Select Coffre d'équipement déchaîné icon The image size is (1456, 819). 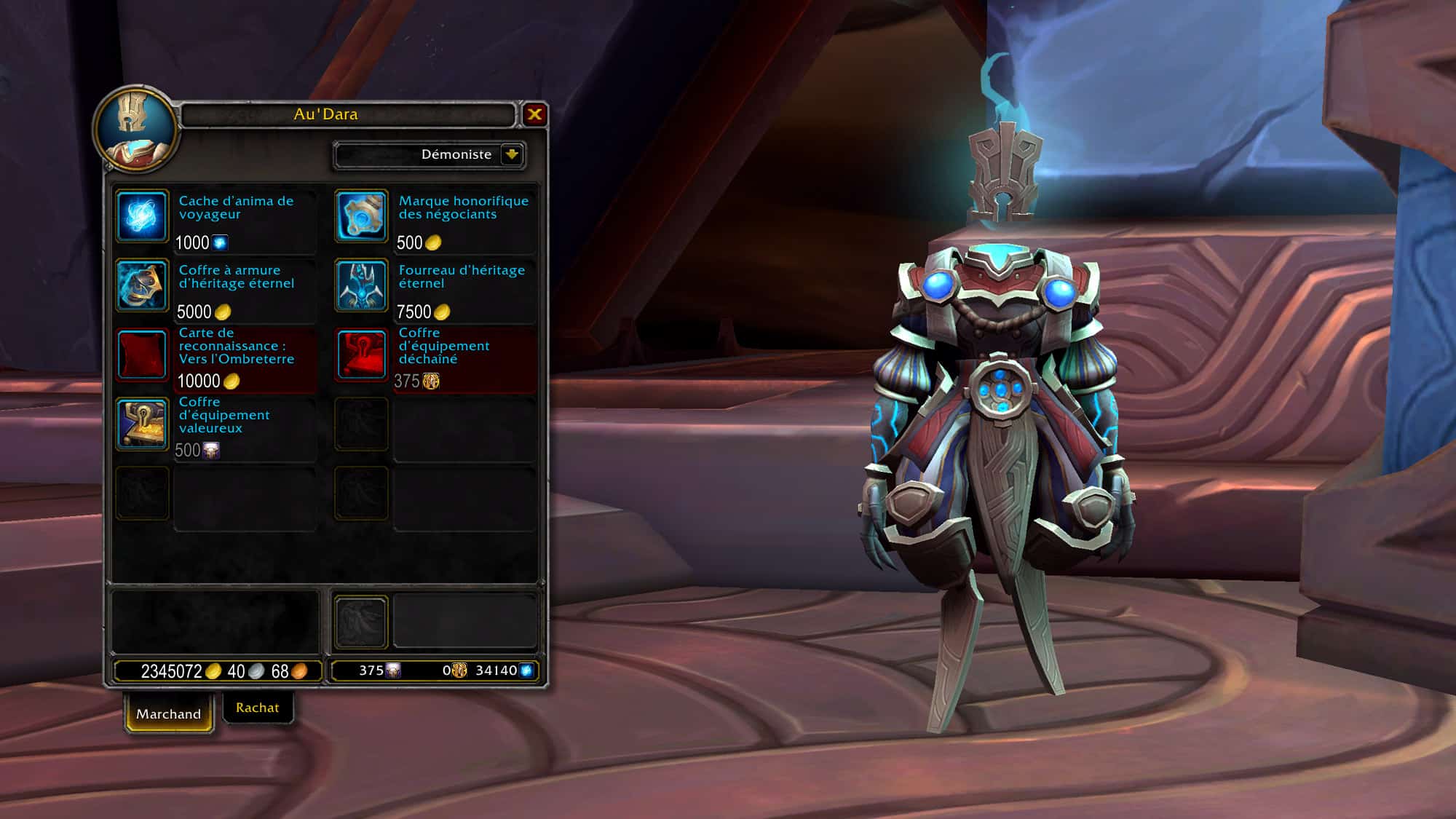(361, 355)
